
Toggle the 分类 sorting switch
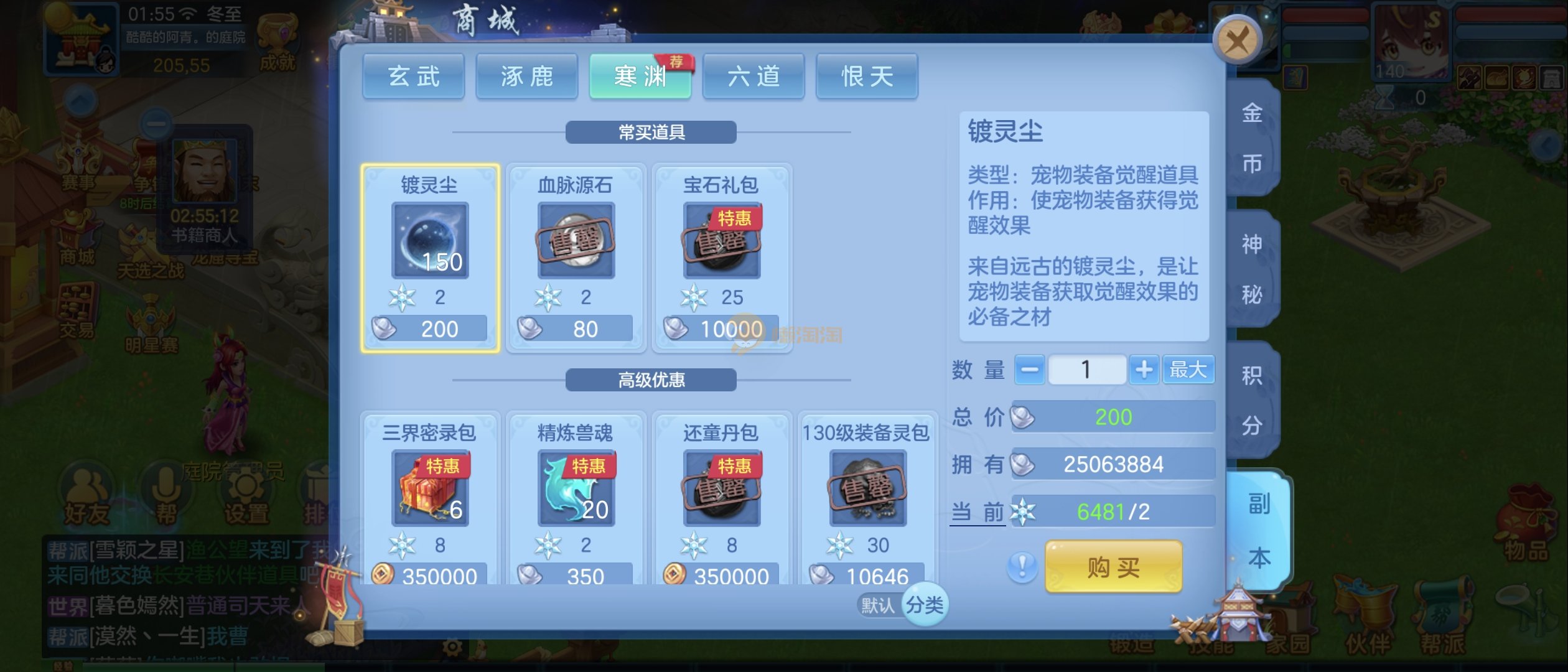924,604
